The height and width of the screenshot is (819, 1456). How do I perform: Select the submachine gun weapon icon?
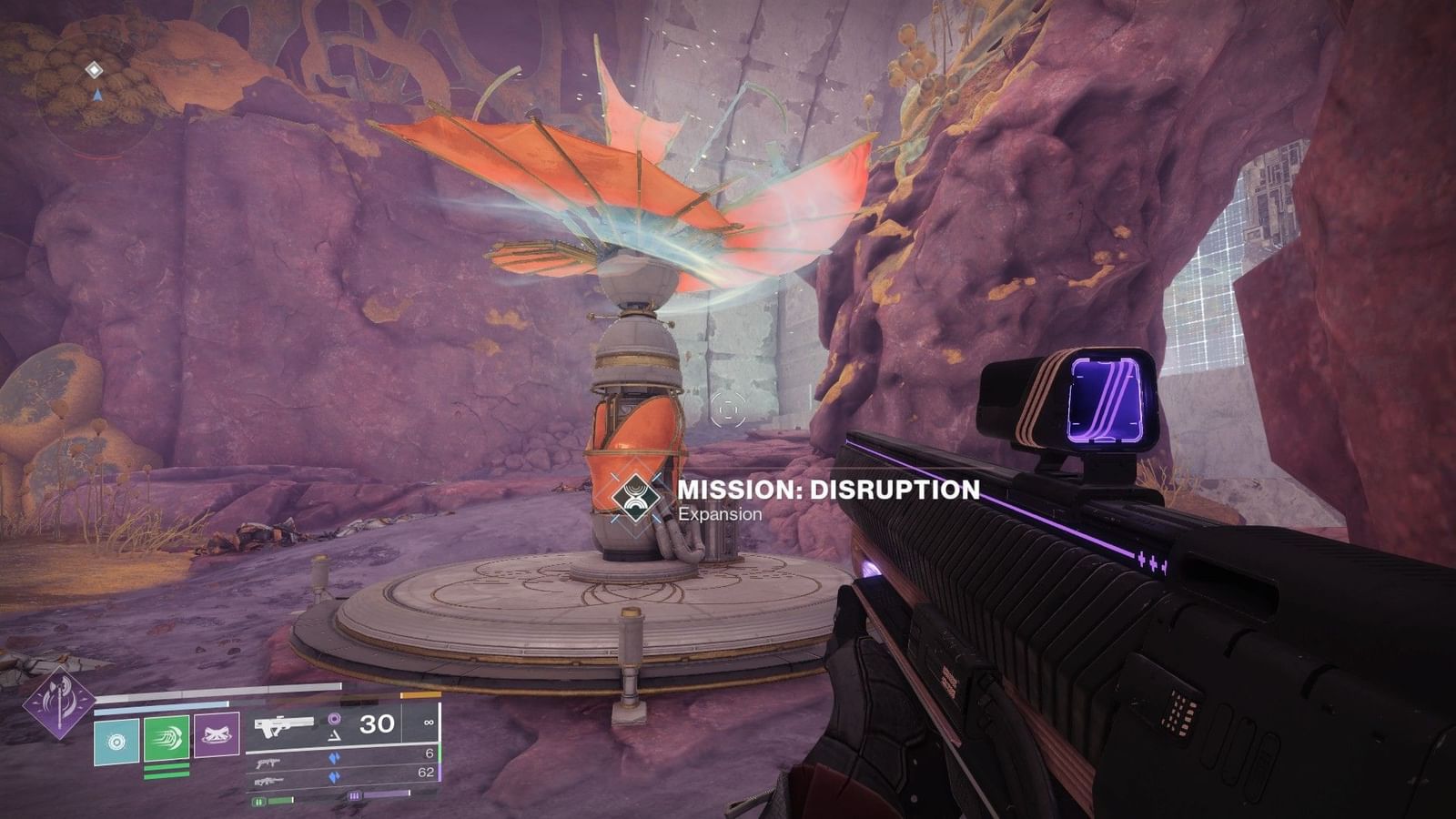click(x=268, y=763)
